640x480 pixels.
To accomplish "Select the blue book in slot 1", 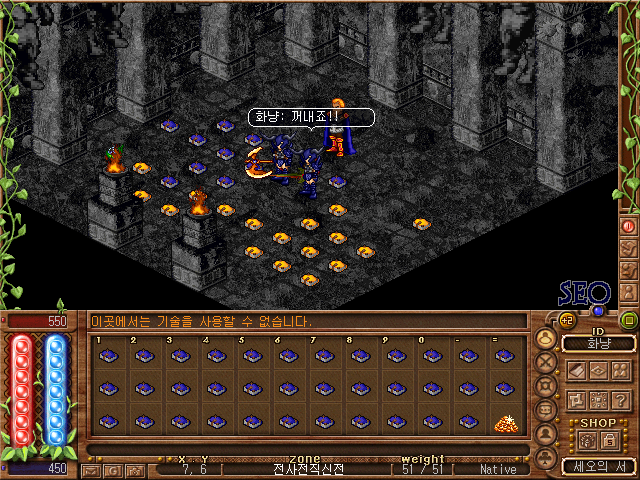I will [107, 357].
